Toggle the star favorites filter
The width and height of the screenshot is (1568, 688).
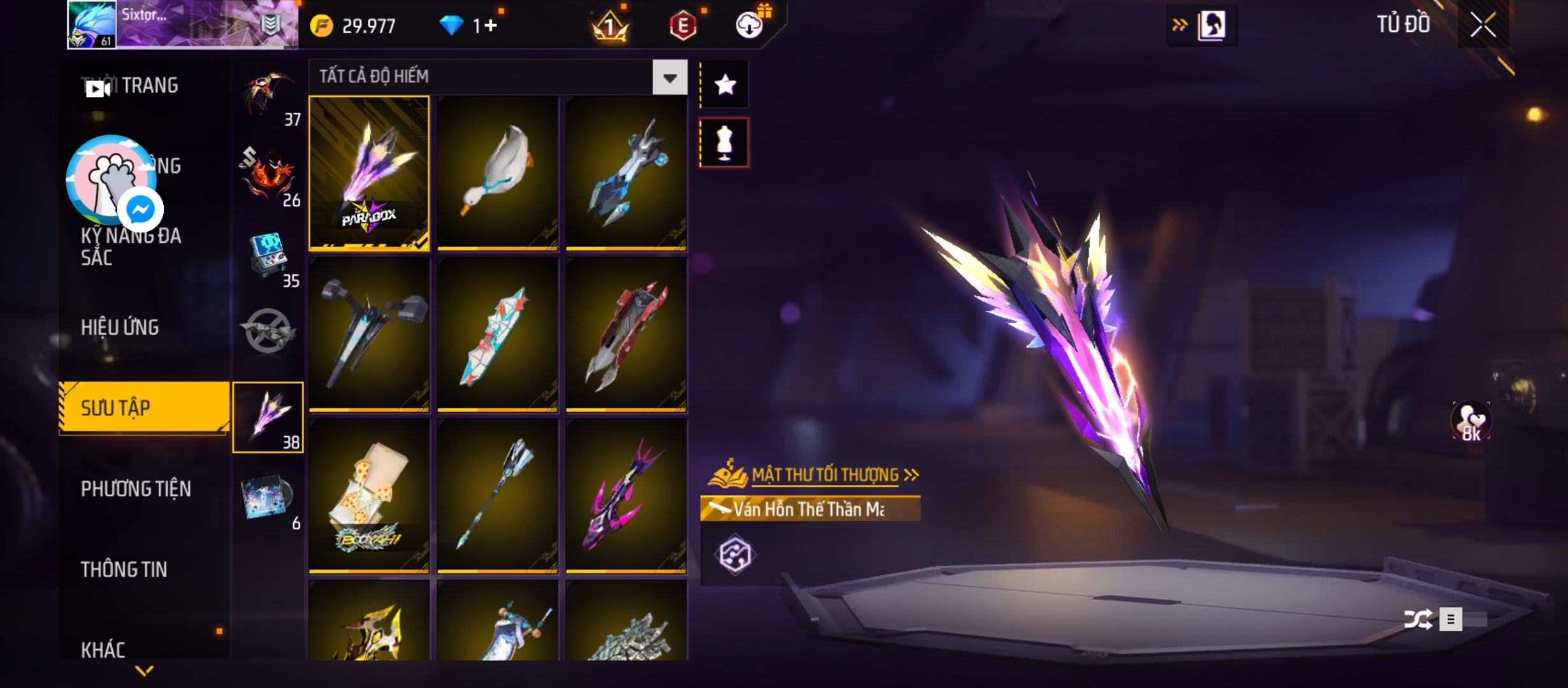[x=725, y=85]
